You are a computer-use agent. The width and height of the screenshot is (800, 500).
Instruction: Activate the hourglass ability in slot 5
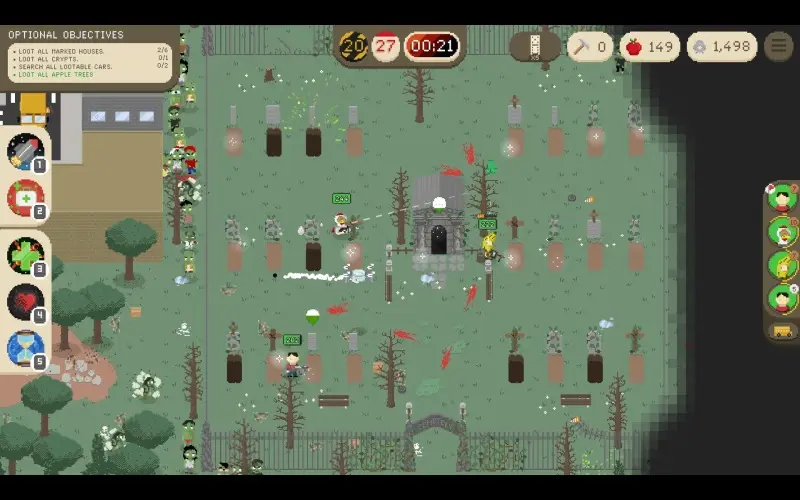pos(25,348)
